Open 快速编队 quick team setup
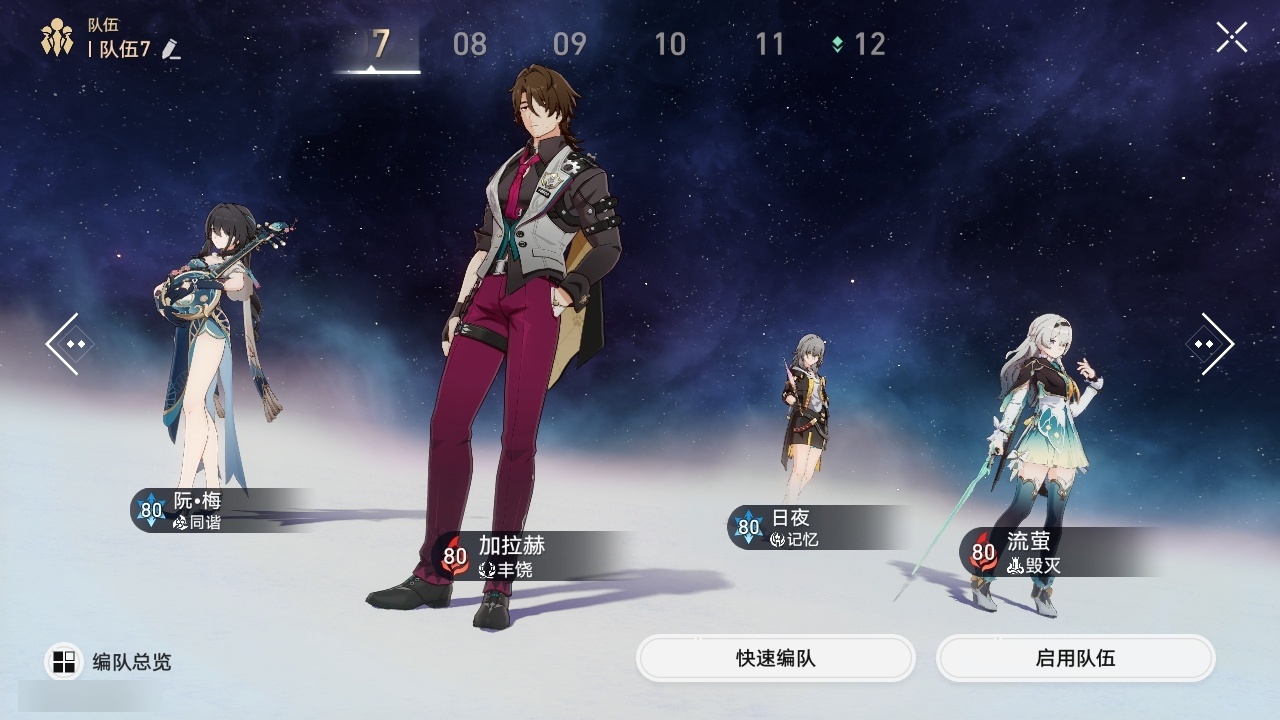The width and height of the screenshot is (1280, 720). tap(776, 658)
